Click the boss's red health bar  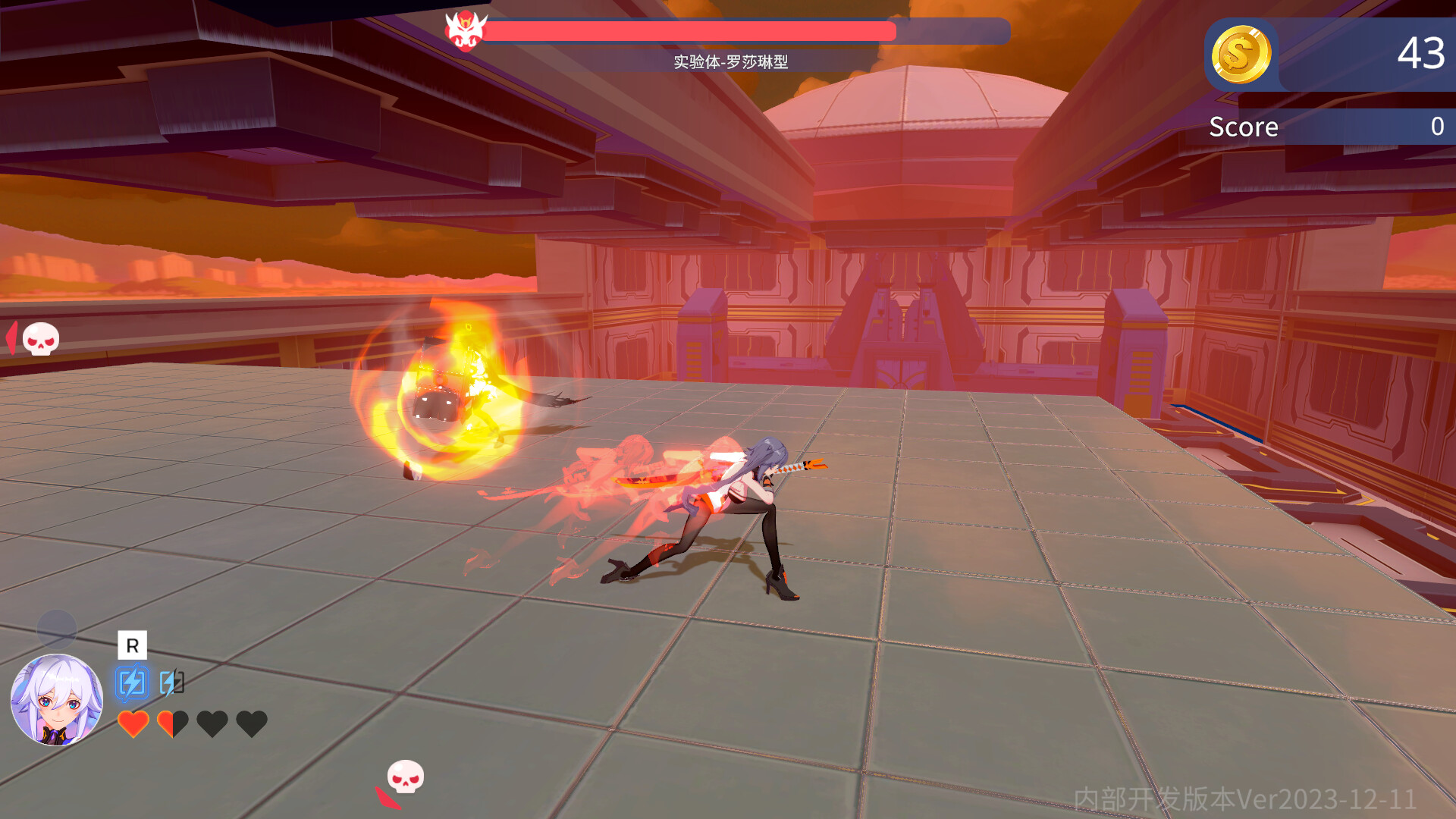click(689, 29)
